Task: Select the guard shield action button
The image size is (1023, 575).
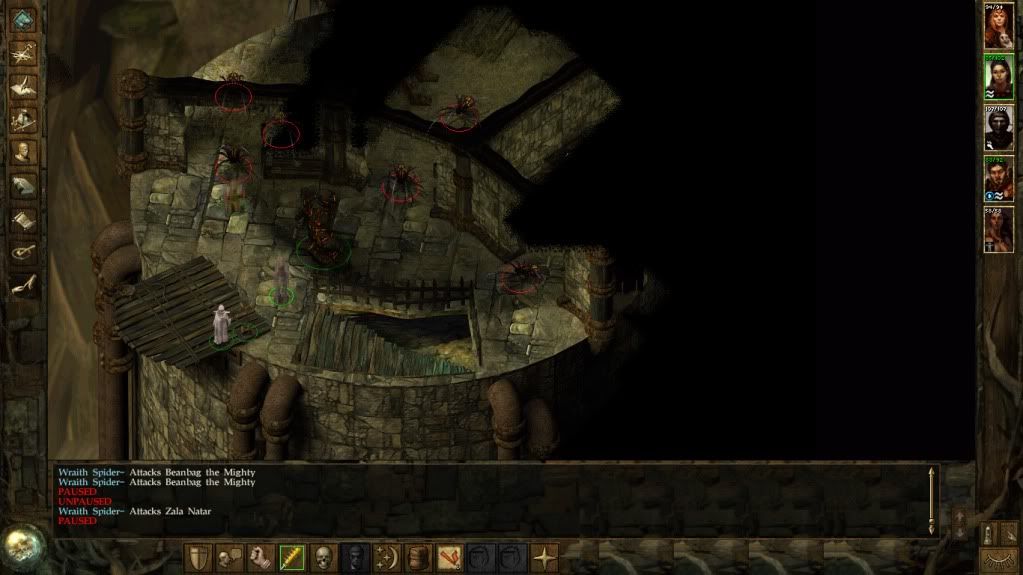Action: click(x=200, y=557)
